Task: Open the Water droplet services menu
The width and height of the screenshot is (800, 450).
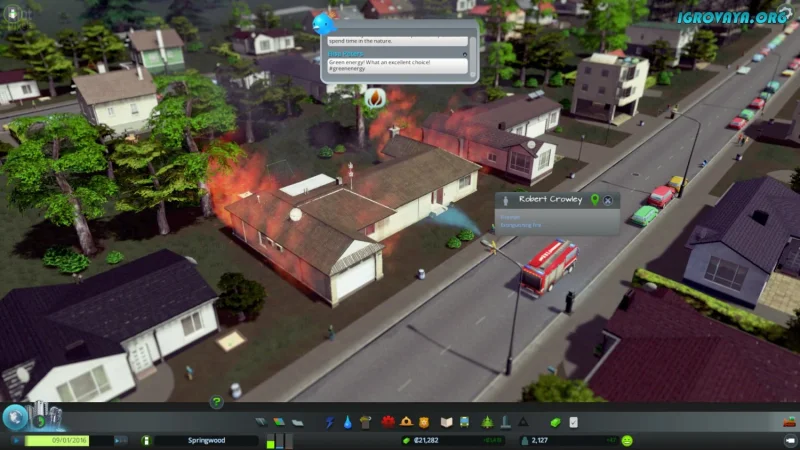Action: point(347,422)
